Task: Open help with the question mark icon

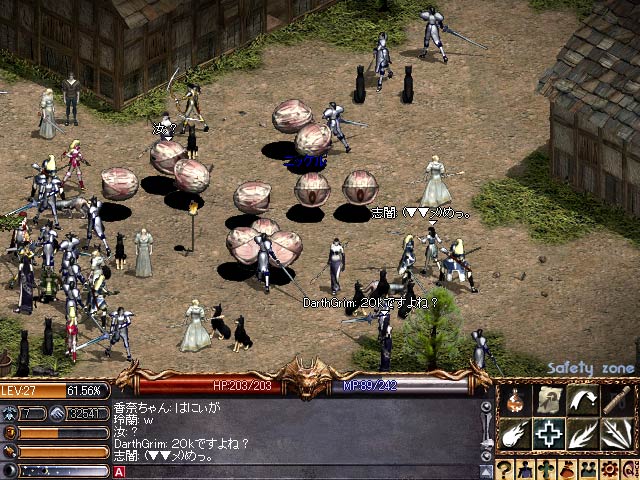Action: tap(504, 469)
